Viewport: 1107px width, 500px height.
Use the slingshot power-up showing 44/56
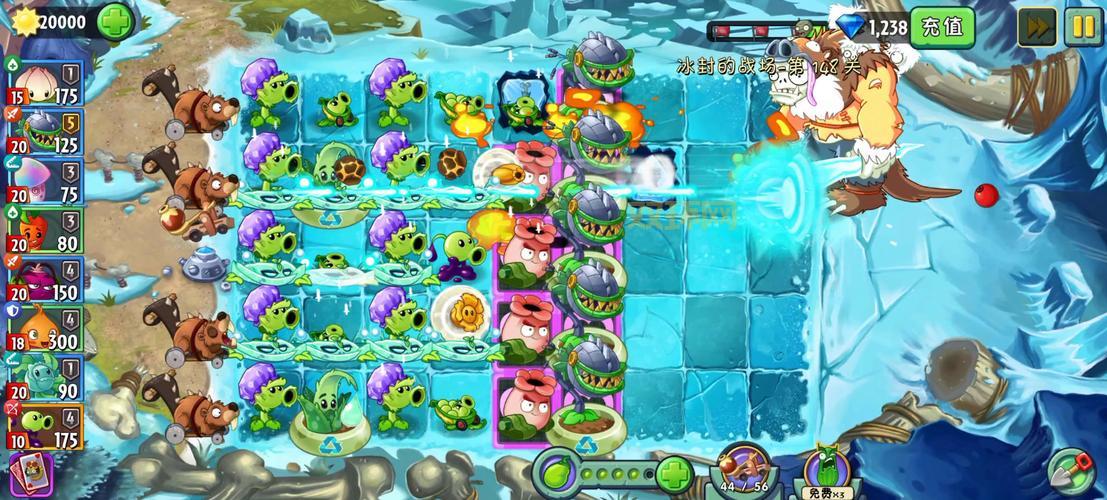point(743,468)
